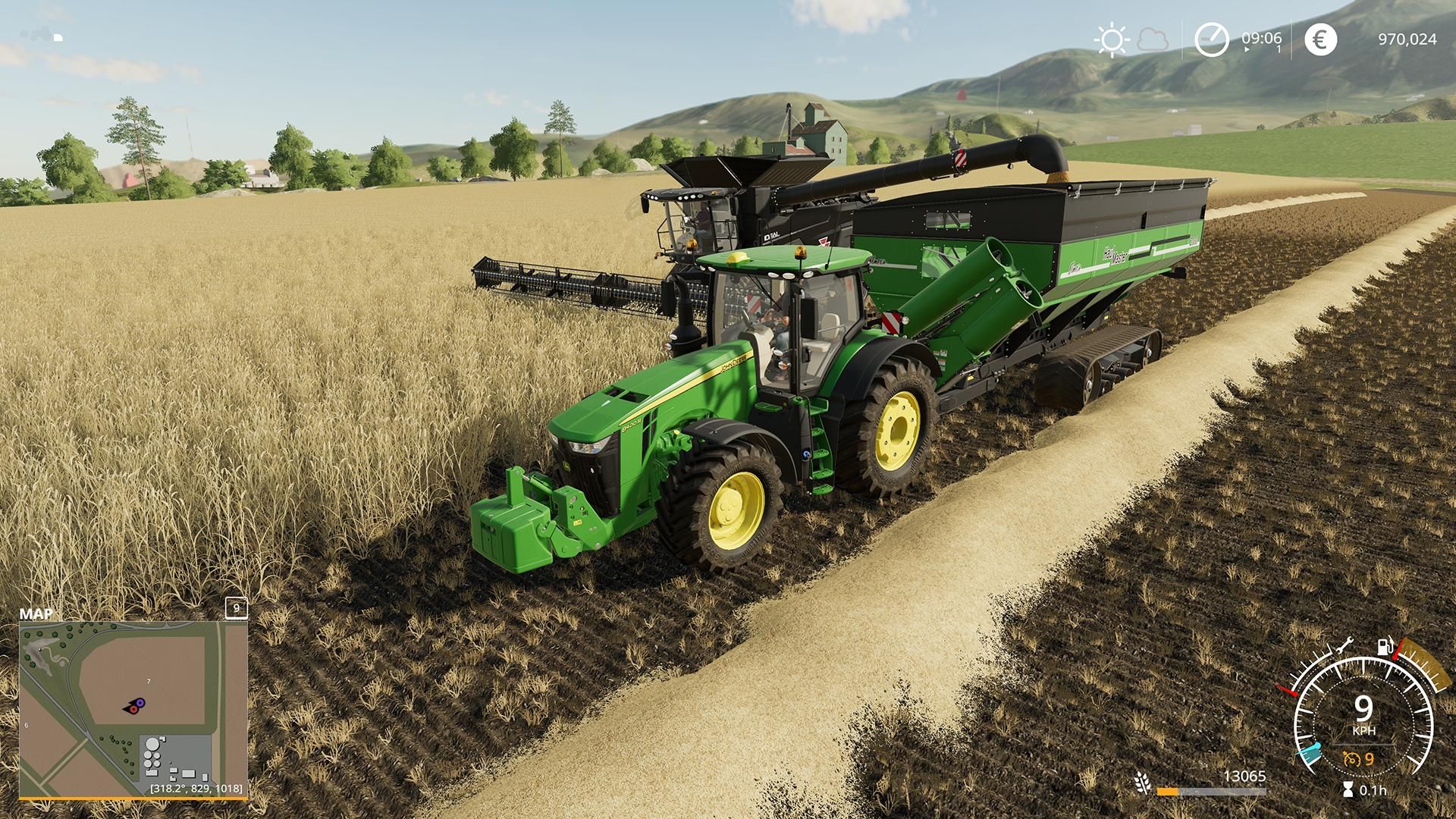Select the cruise control speedometer icon
The width and height of the screenshot is (1456, 819).
pyautogui.click(x=1351, y=759)
